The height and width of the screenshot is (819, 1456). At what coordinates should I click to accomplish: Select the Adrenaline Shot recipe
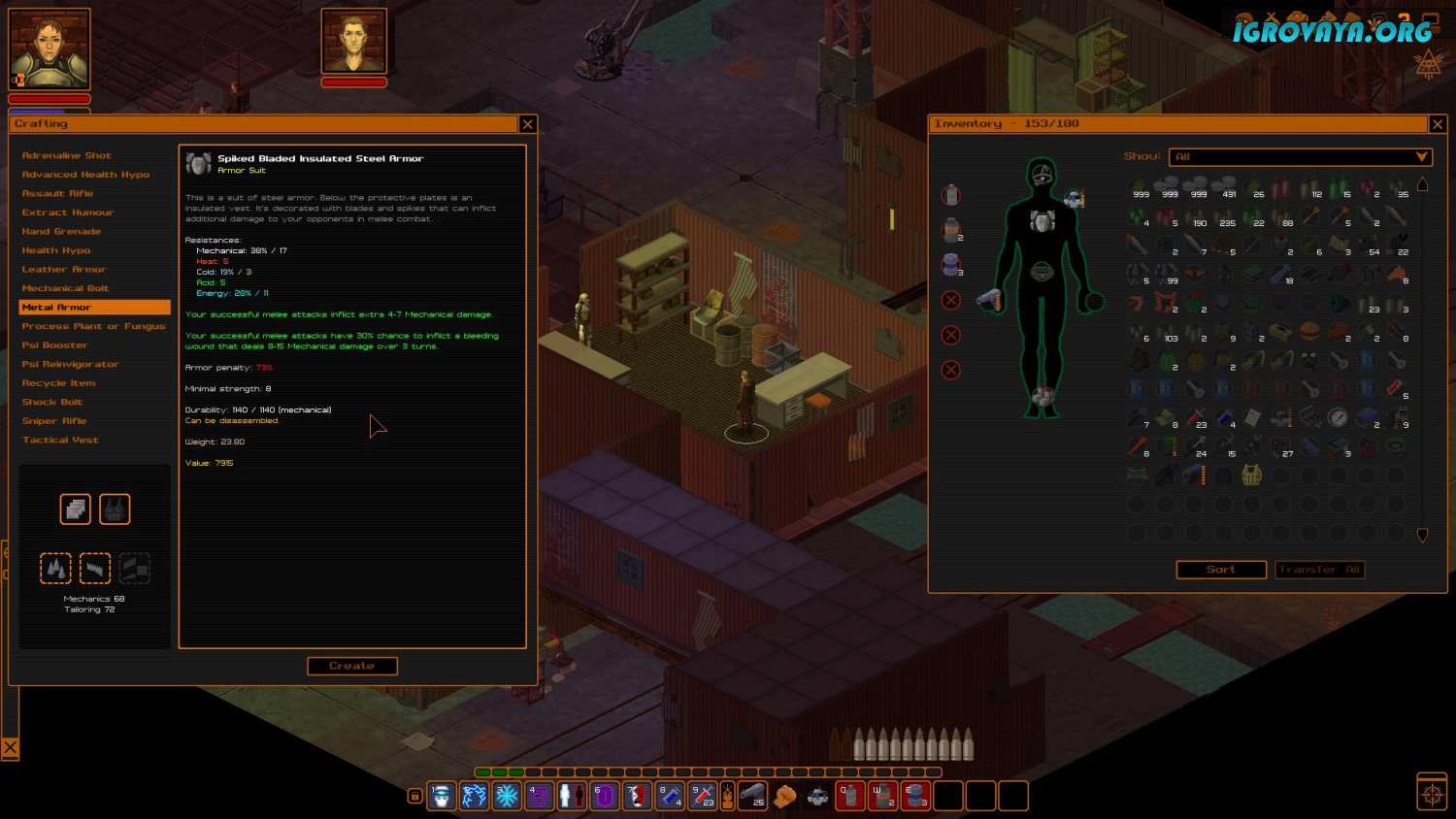(66, 155)
